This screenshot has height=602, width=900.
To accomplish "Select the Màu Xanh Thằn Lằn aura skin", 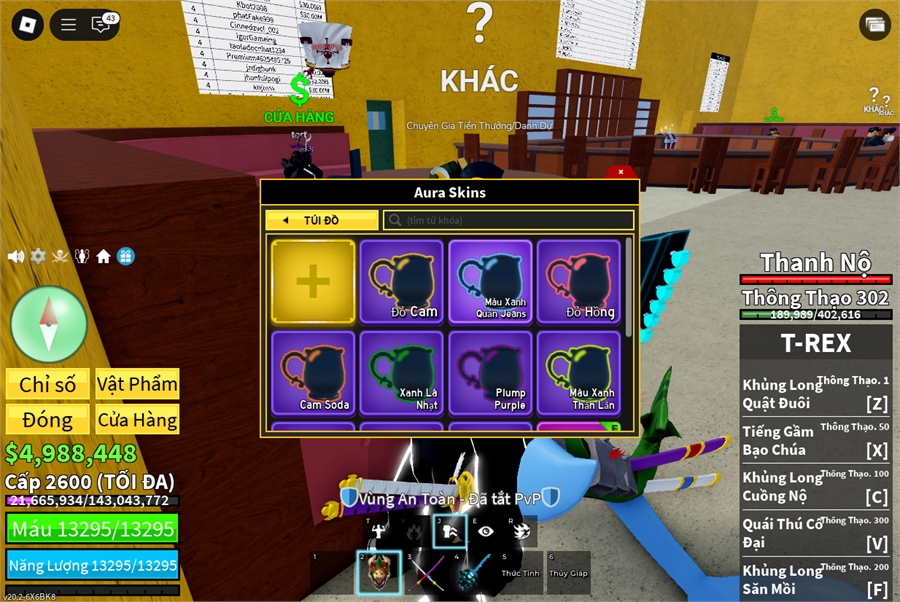I will 578,373.
